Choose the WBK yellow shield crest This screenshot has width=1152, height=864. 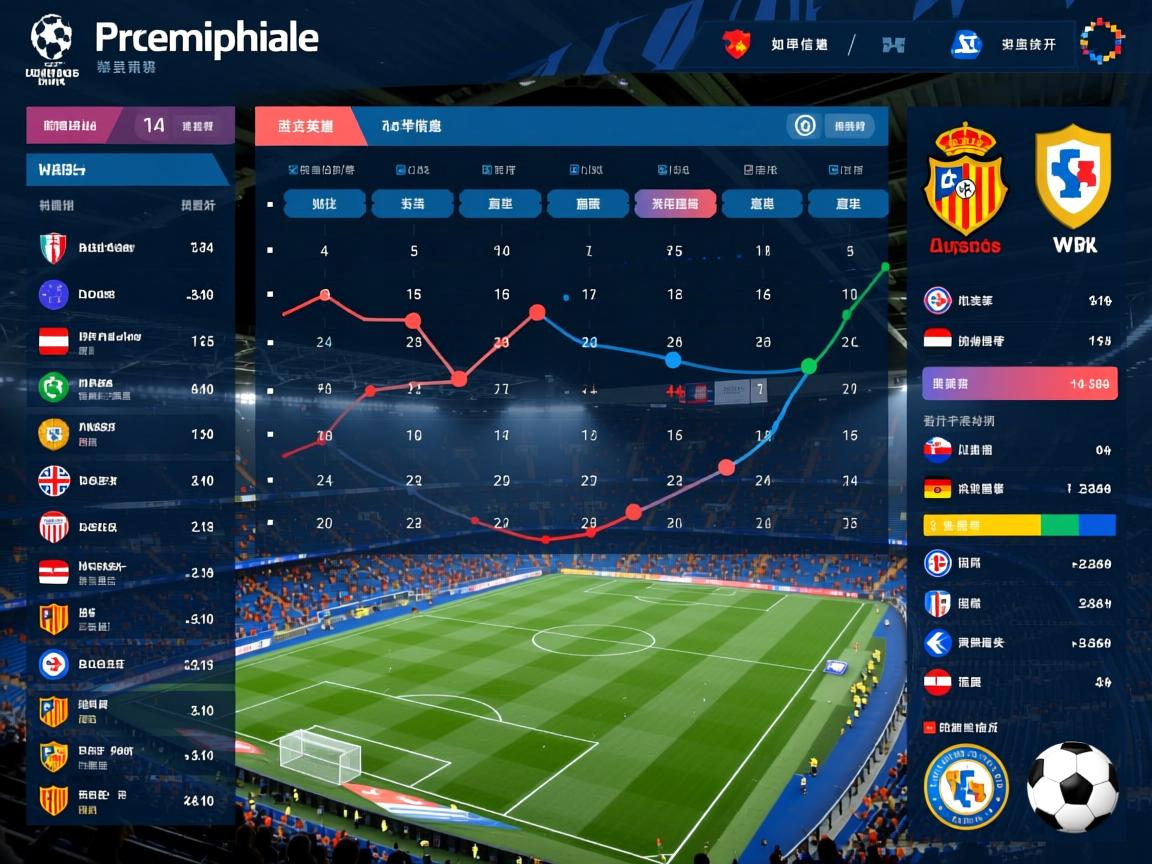coord(1073,178)
